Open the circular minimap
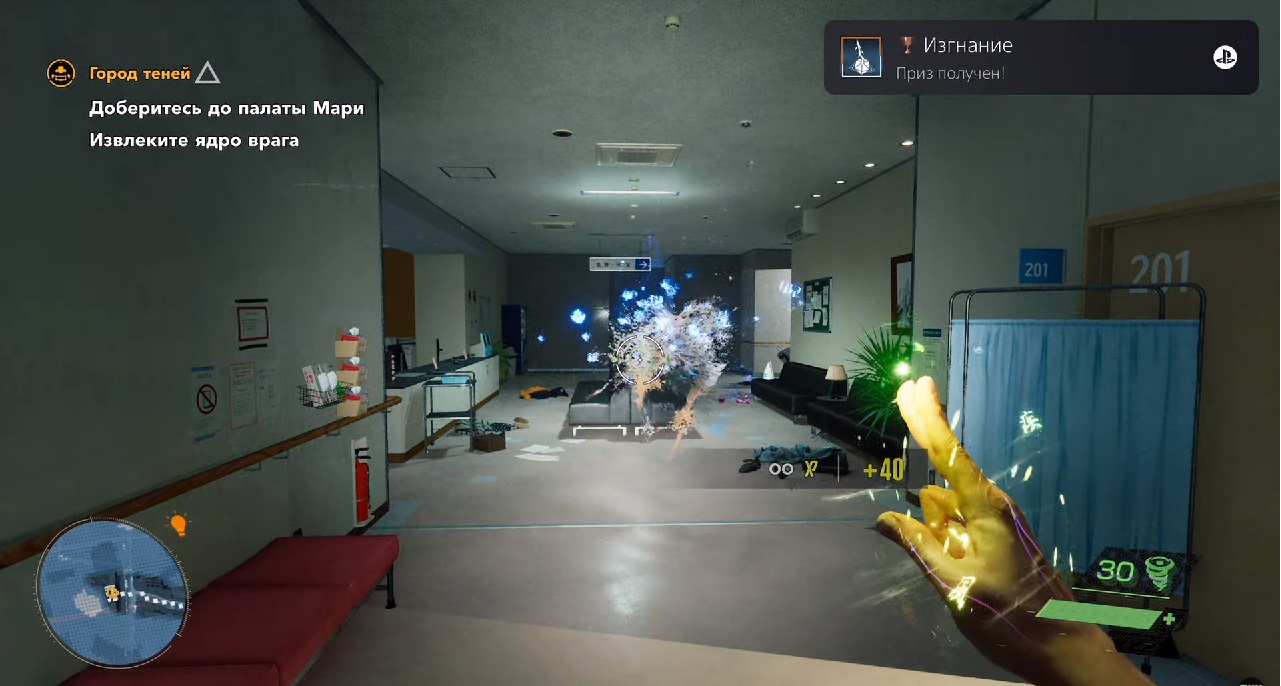 pos(112,594)
